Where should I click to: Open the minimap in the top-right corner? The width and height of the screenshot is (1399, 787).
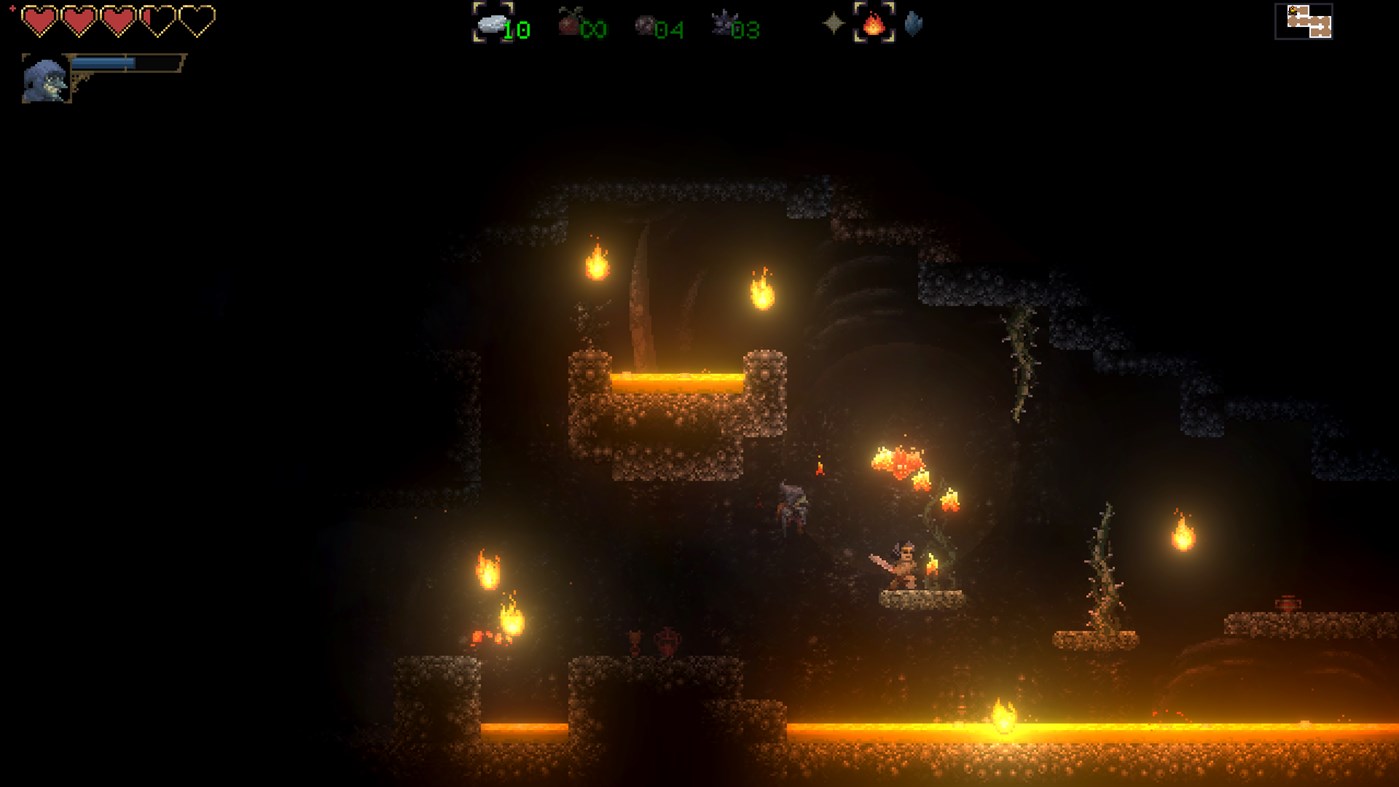click(1303, 21)
